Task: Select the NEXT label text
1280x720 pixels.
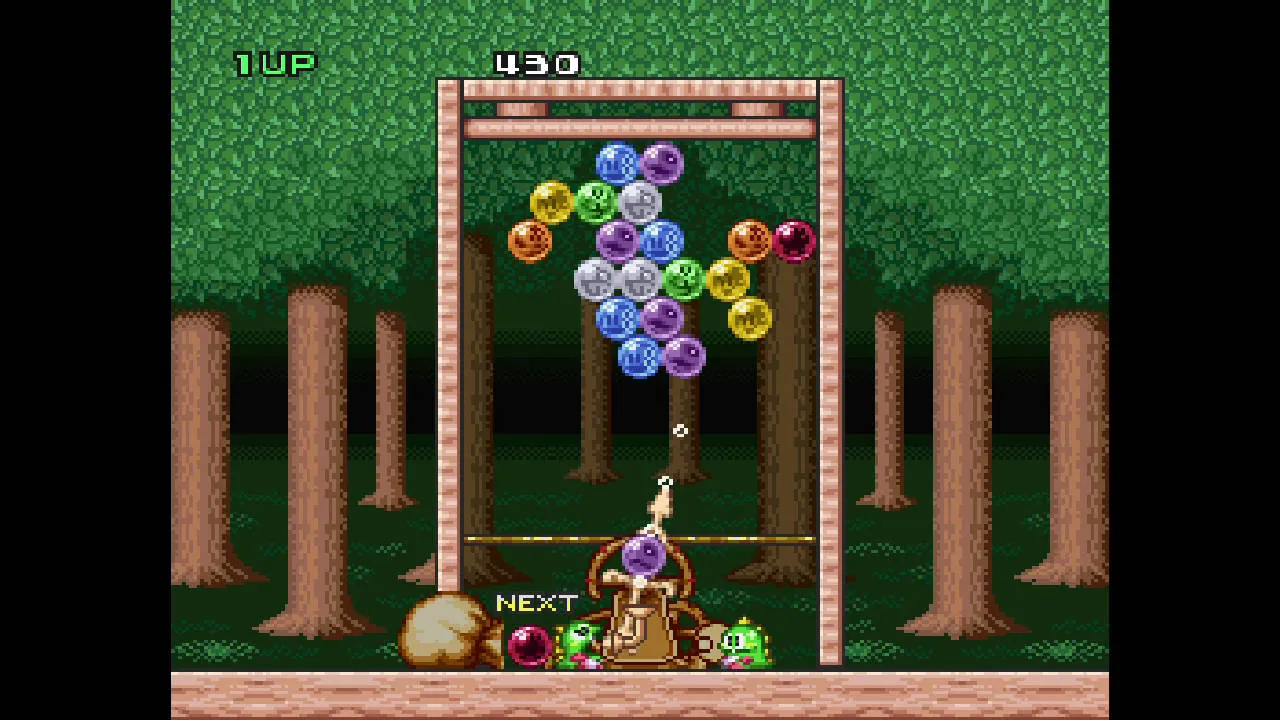Action: [536, 603]
